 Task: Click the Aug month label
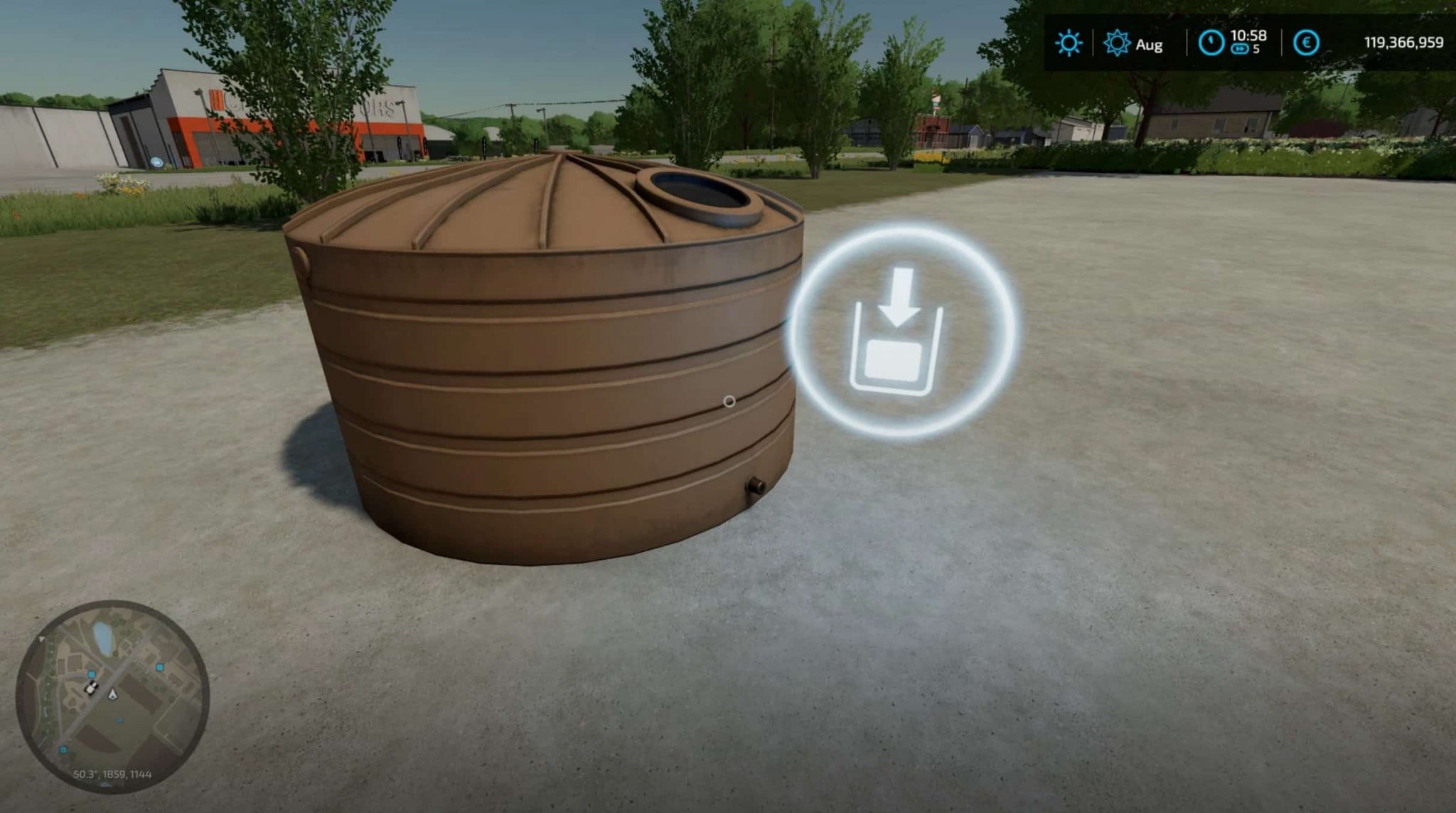(x=1150, y=45)
